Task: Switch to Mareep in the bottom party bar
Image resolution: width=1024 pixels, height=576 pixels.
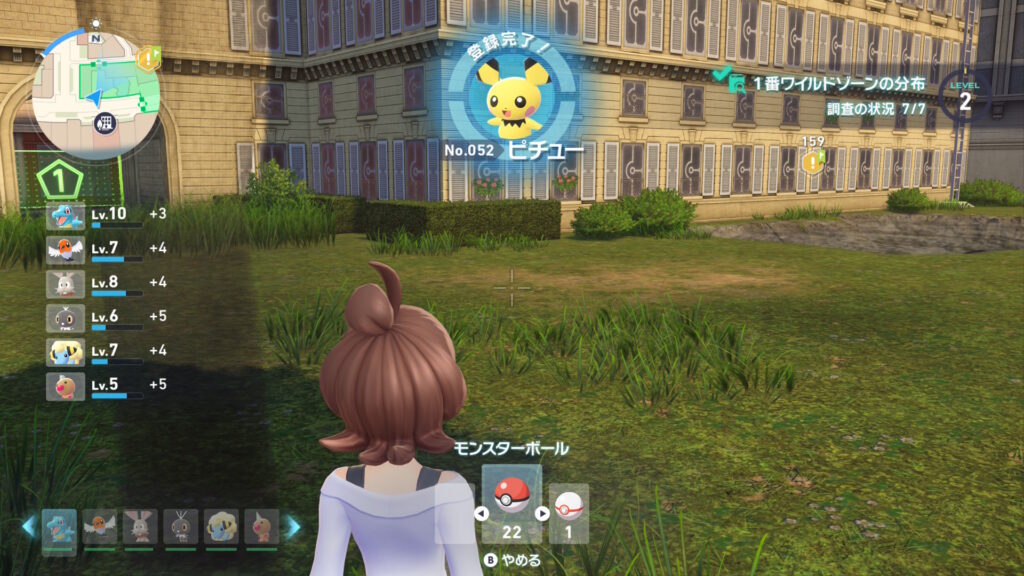Action: [221, 528]
